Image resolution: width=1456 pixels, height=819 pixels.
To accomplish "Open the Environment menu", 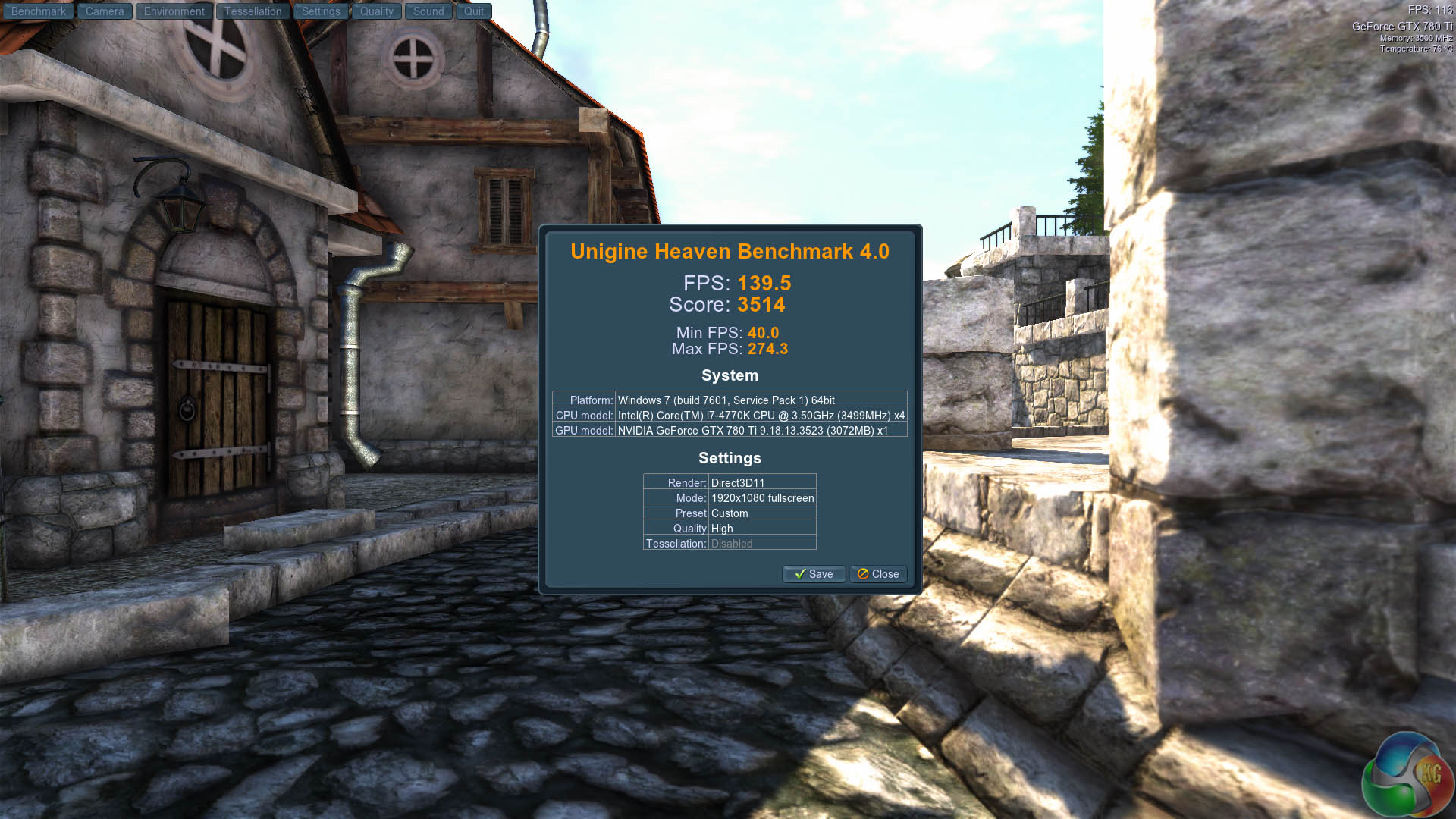I will click(174, 11).
